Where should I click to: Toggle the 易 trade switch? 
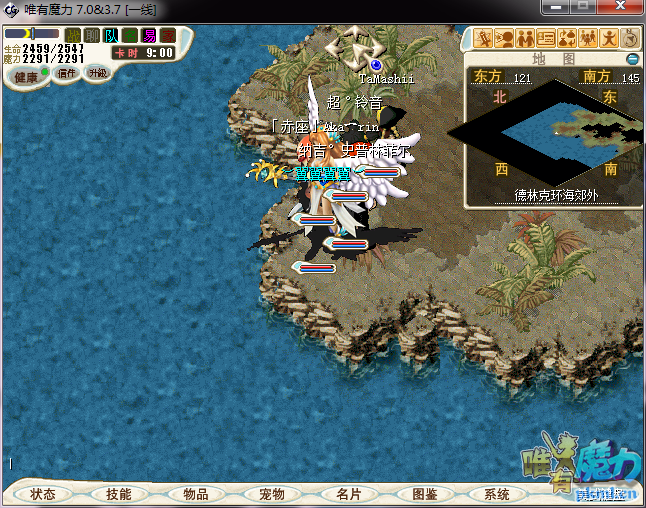pyautogui.click(x=149, y=36)
